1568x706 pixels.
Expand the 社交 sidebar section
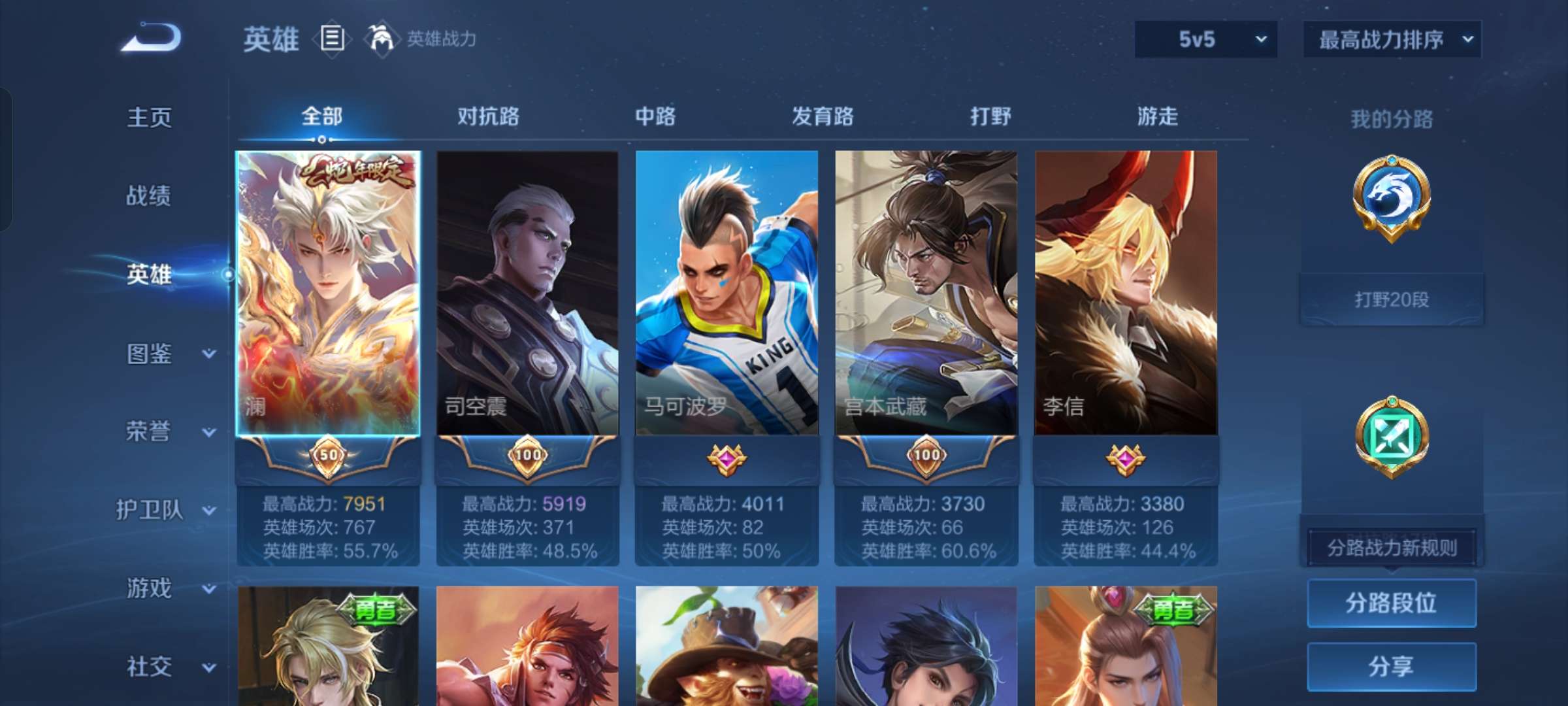149,667
